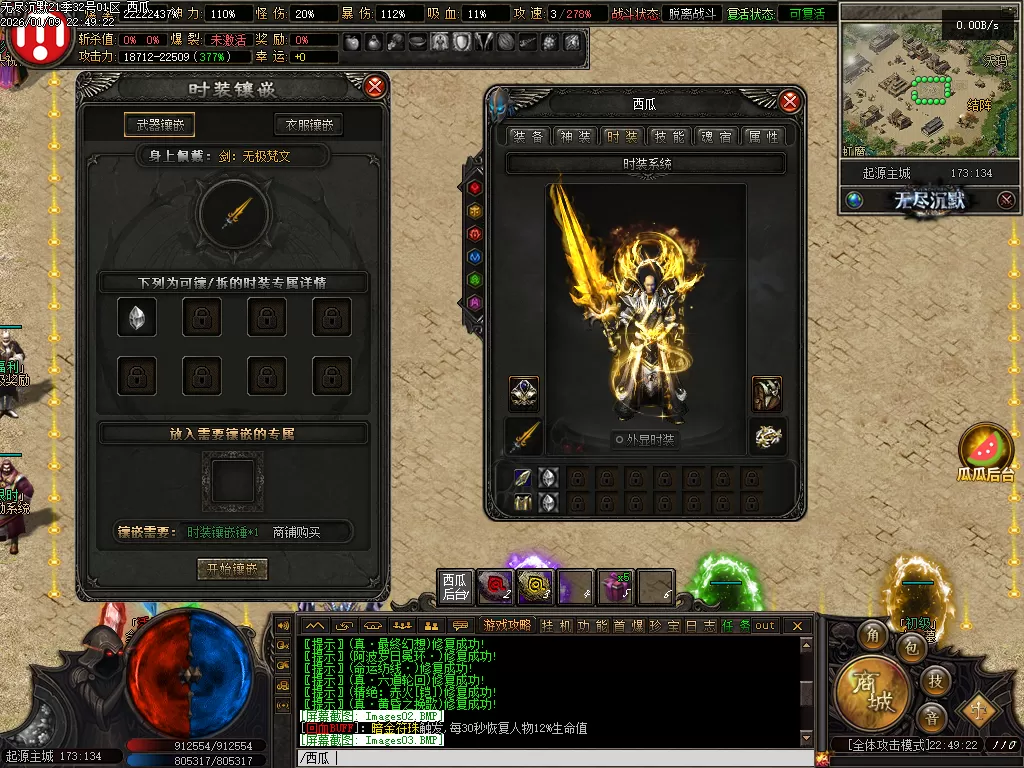Show the 魂宿 tab
This screenshot has width=1024, height=768.
click(715, 137)
